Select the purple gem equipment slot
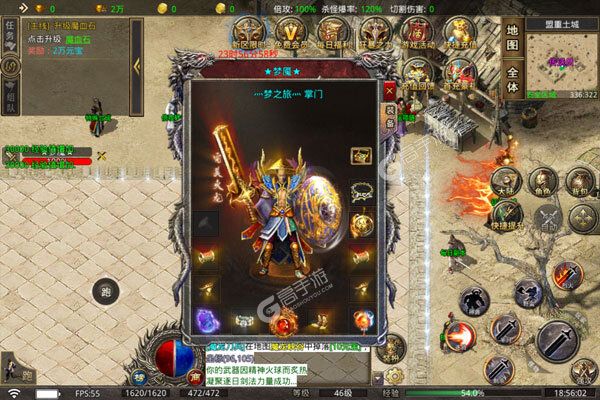This screenshot has height=400, width=600. click(x=207, y=321)
